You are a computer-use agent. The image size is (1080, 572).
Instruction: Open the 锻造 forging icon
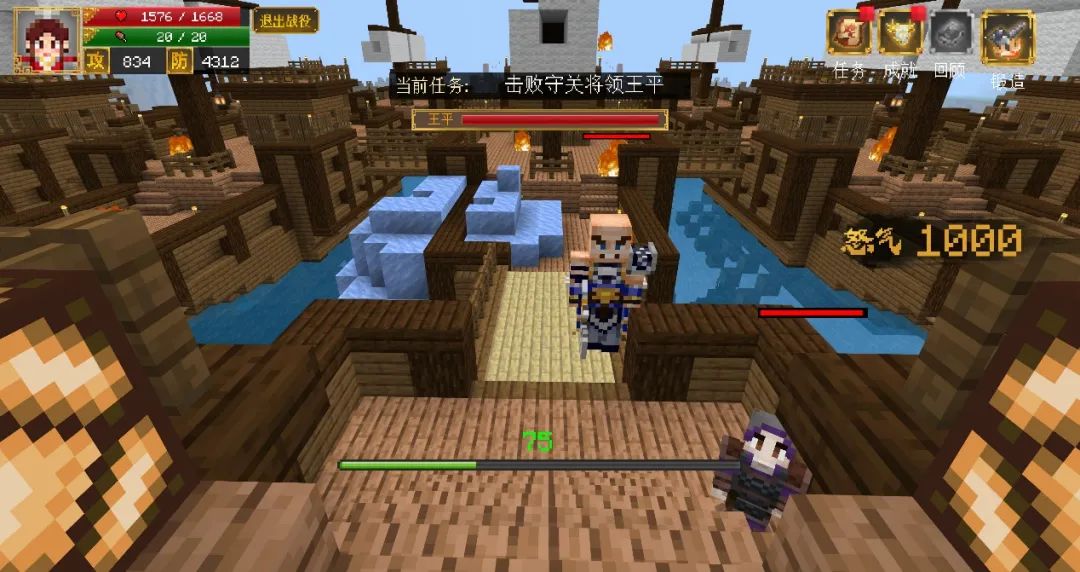[1006, 38]
